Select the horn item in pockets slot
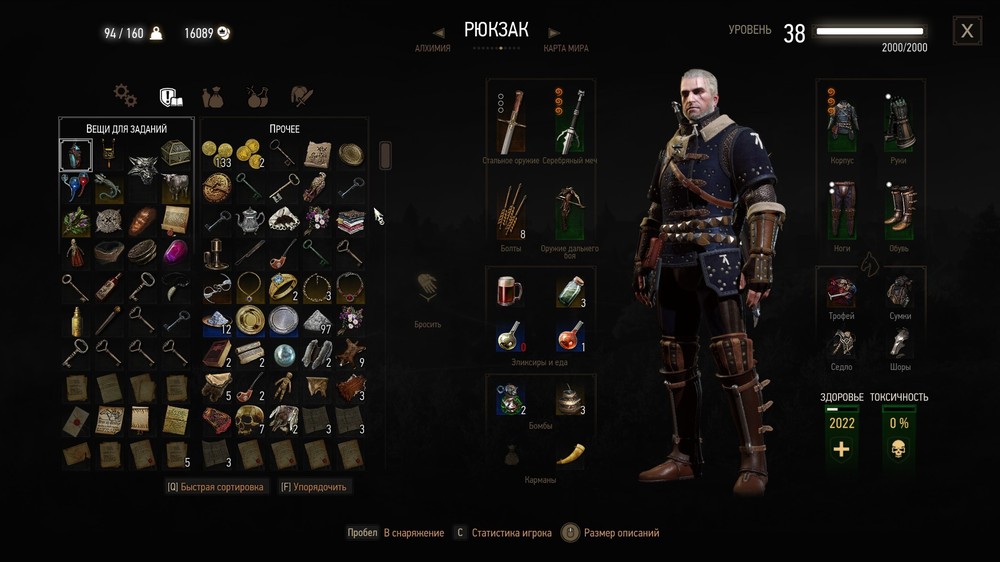 click(x=570, y=454)
